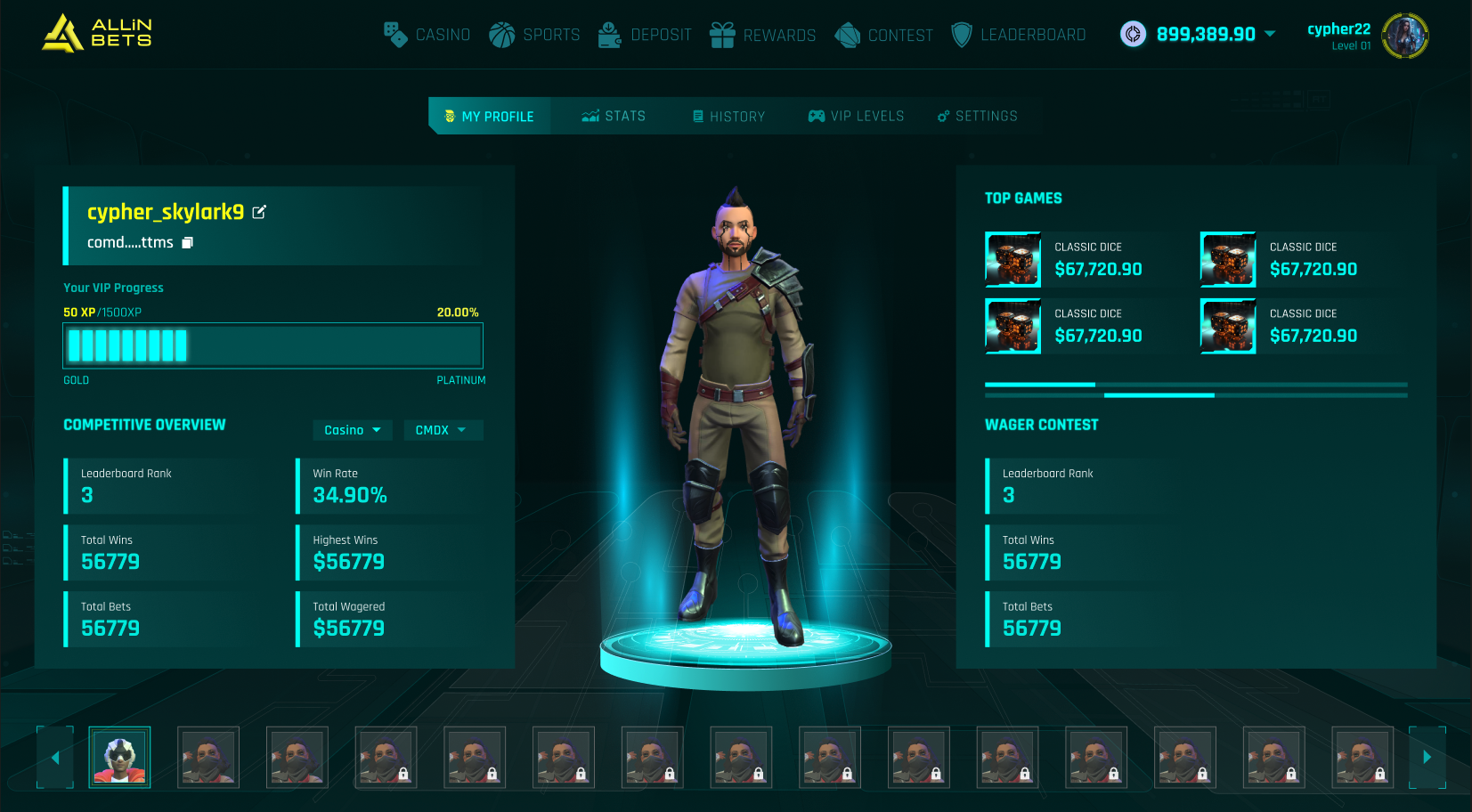1472x812 pixels.
Task: Expand the CMDX currency selector
Action: [443, 430]
